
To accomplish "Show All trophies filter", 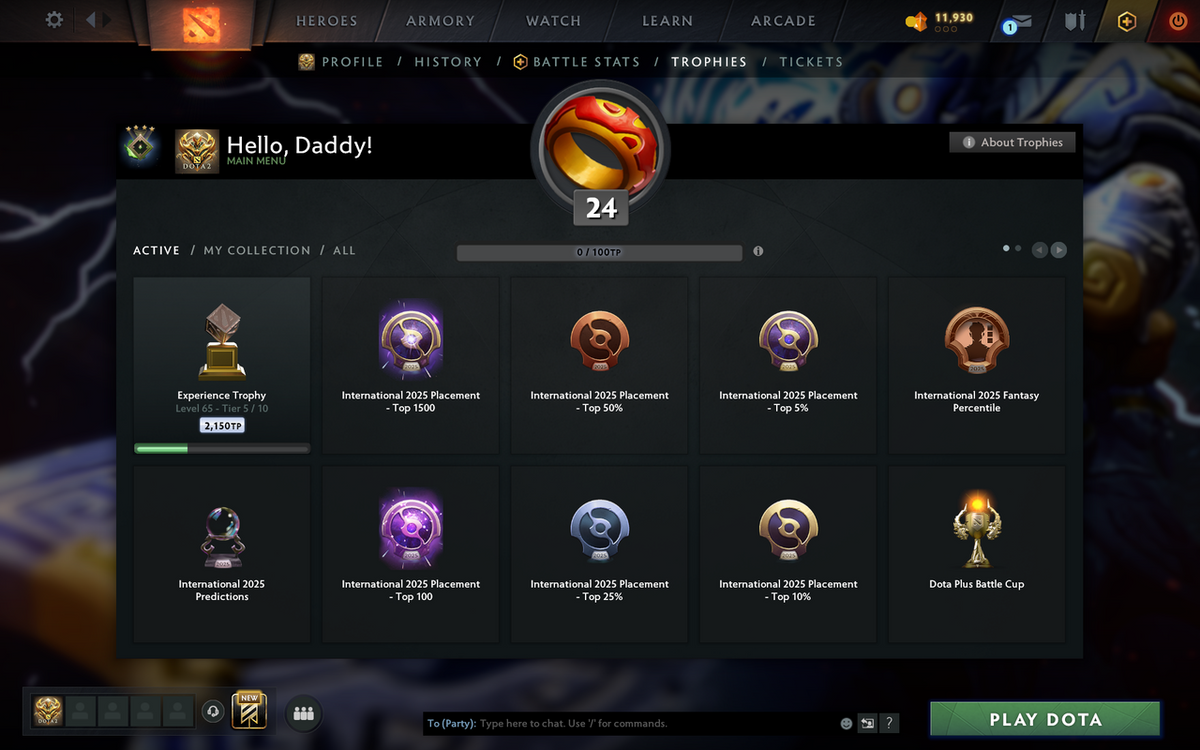I will pos(344,251).
